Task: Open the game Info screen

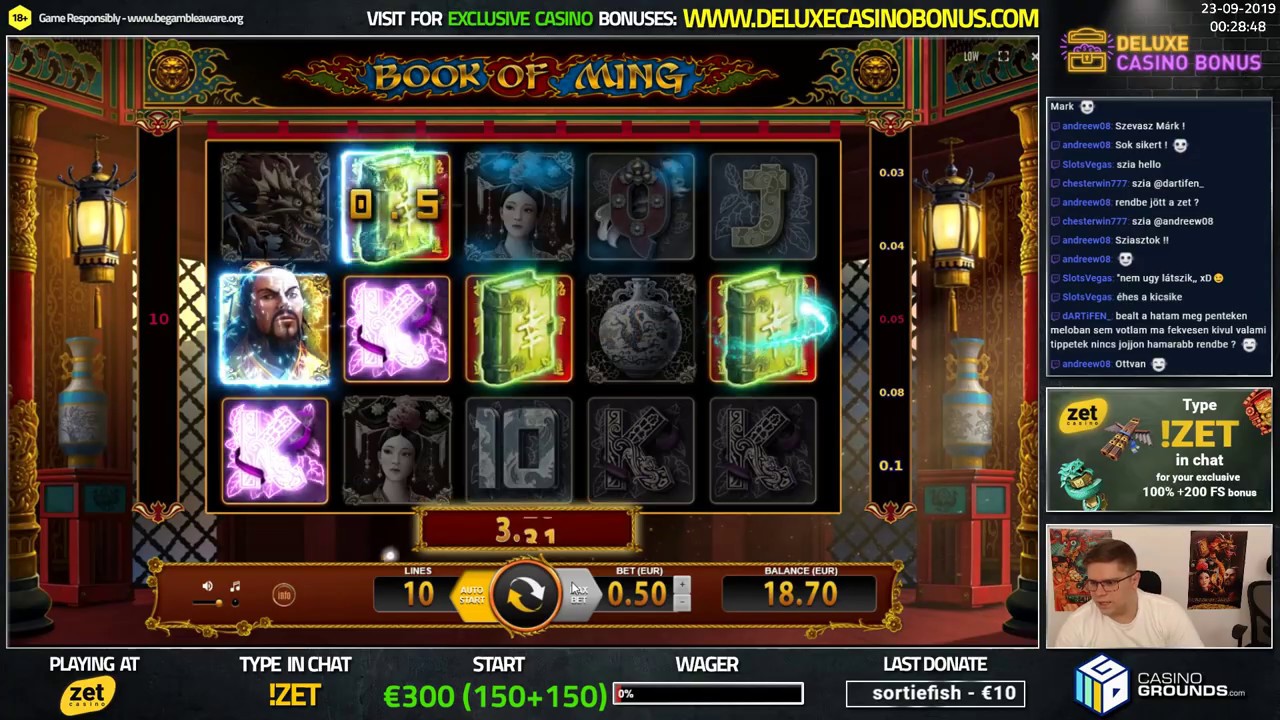Action: pyautogui.click(x=284, y=593)
